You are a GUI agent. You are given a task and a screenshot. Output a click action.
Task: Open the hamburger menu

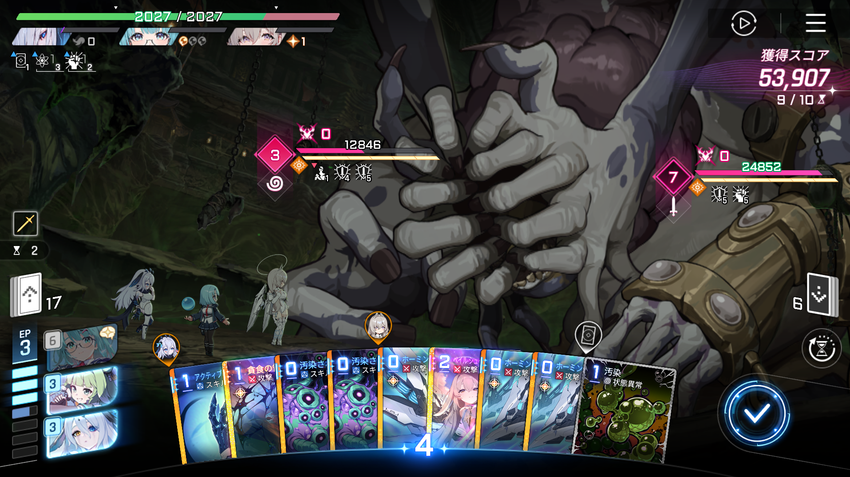pyautogui.click(x=816, y=23)
